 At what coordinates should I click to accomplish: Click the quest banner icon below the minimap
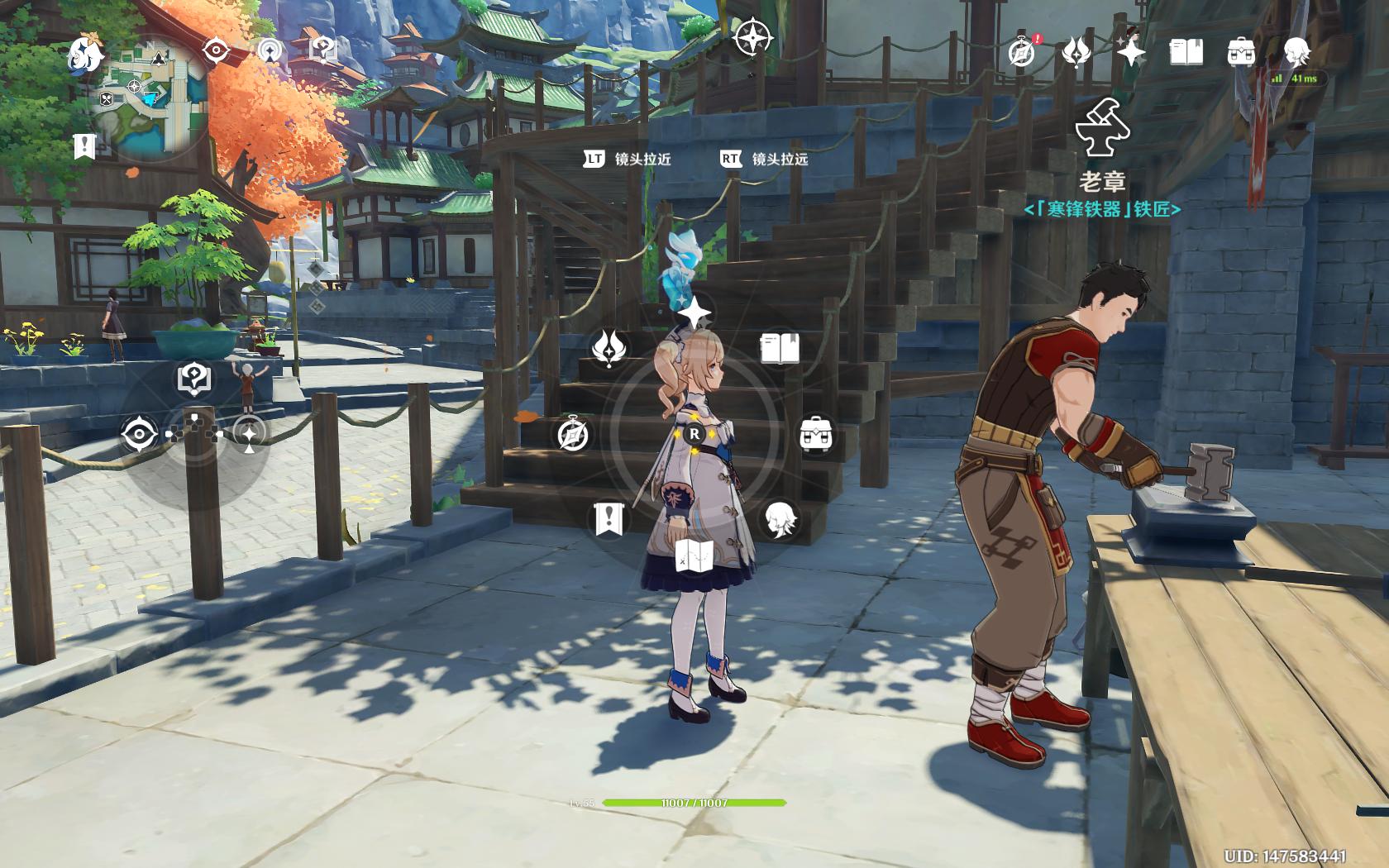(84, 146)
